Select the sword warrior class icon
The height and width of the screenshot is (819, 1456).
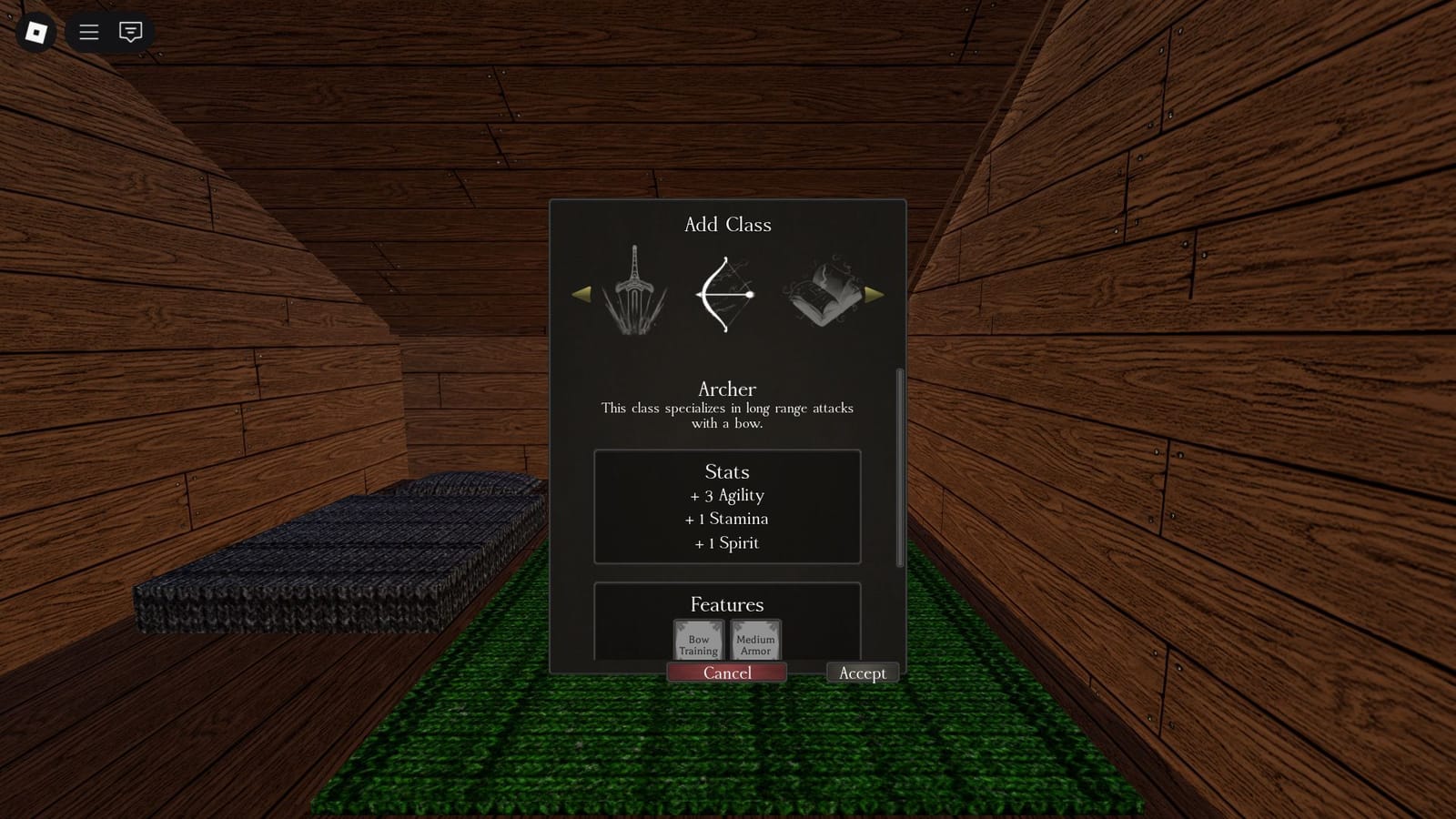[634, 291]
